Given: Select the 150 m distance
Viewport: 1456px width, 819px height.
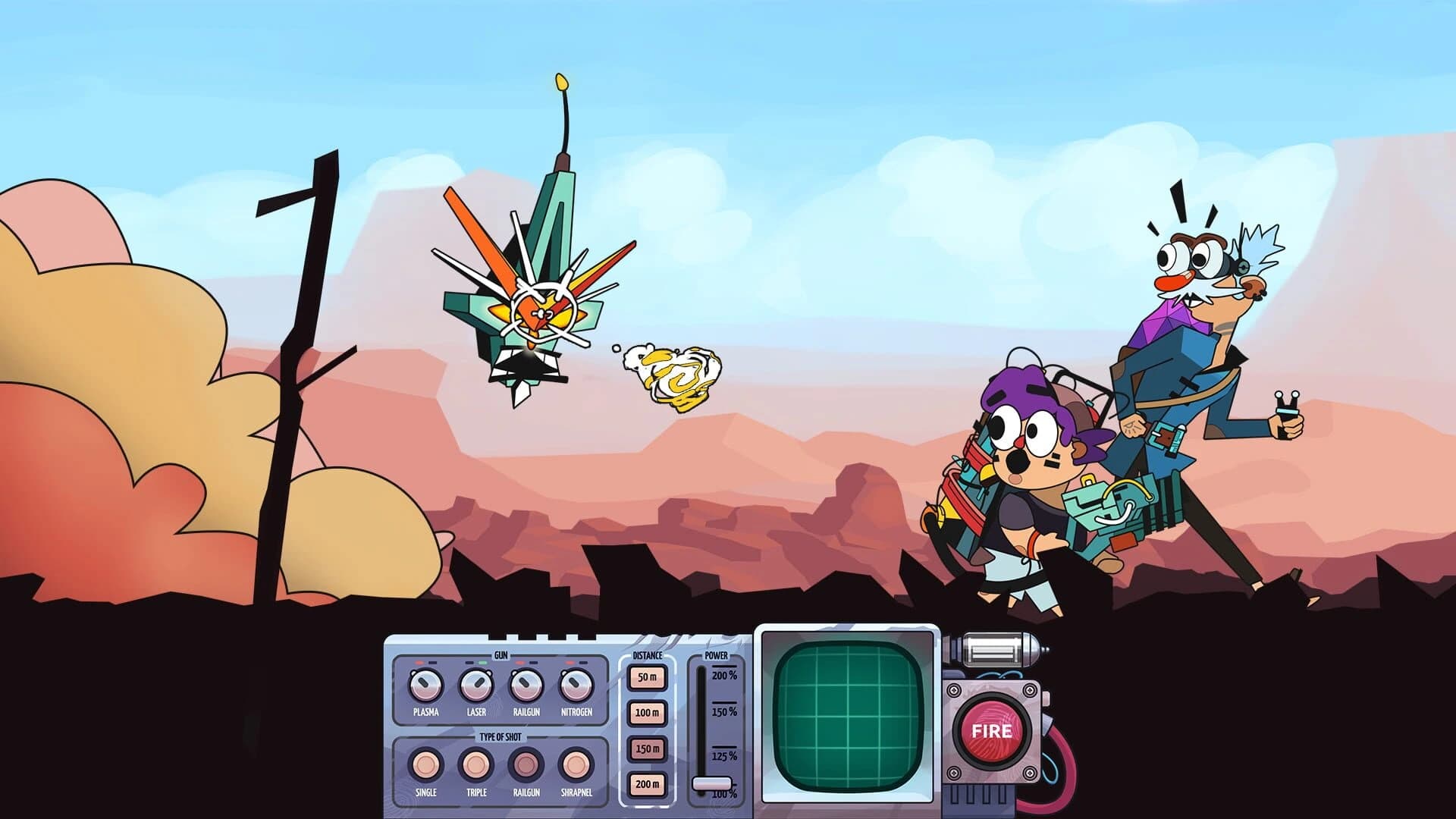Looking at the screenshot, I should [x=647, y=748].
